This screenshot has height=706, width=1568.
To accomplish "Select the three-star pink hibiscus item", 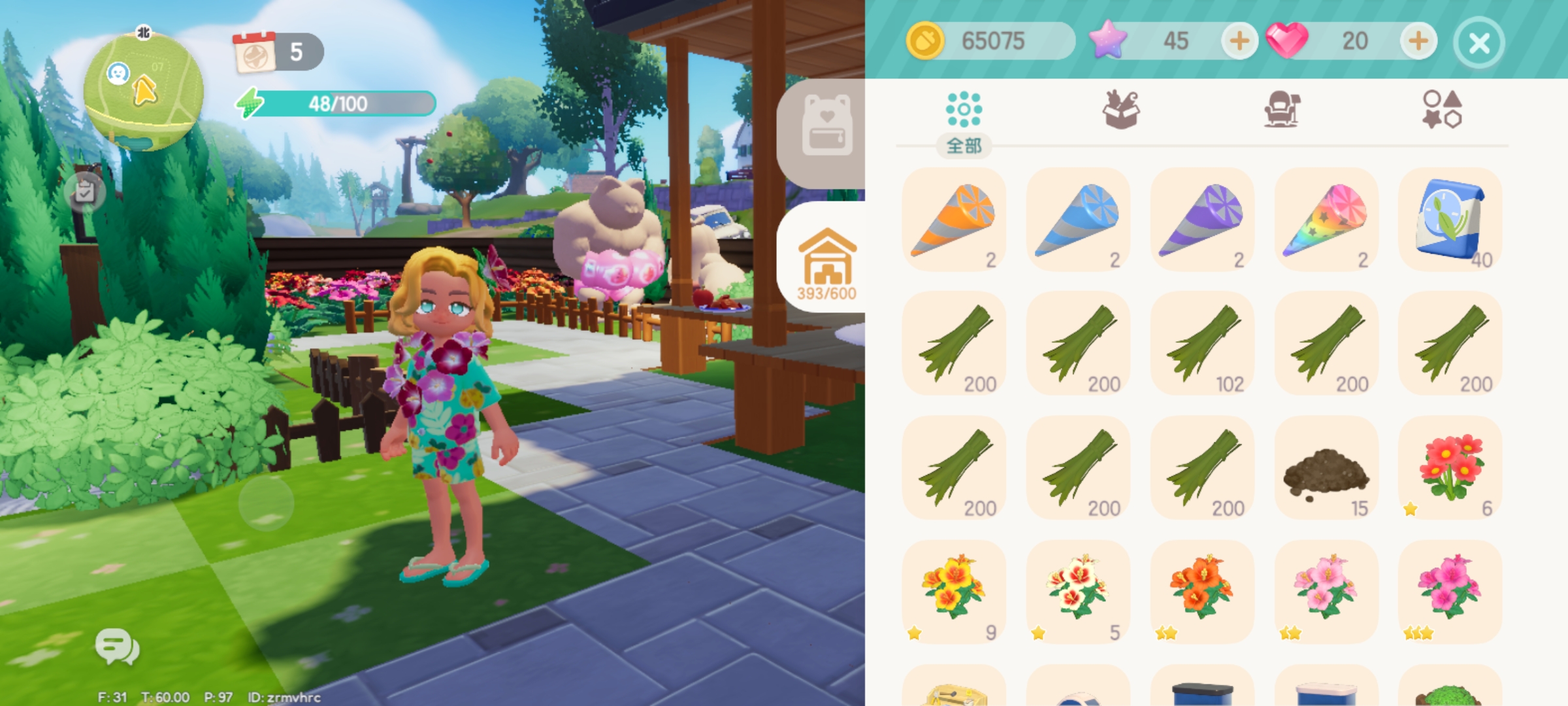I will point(1450,592).
